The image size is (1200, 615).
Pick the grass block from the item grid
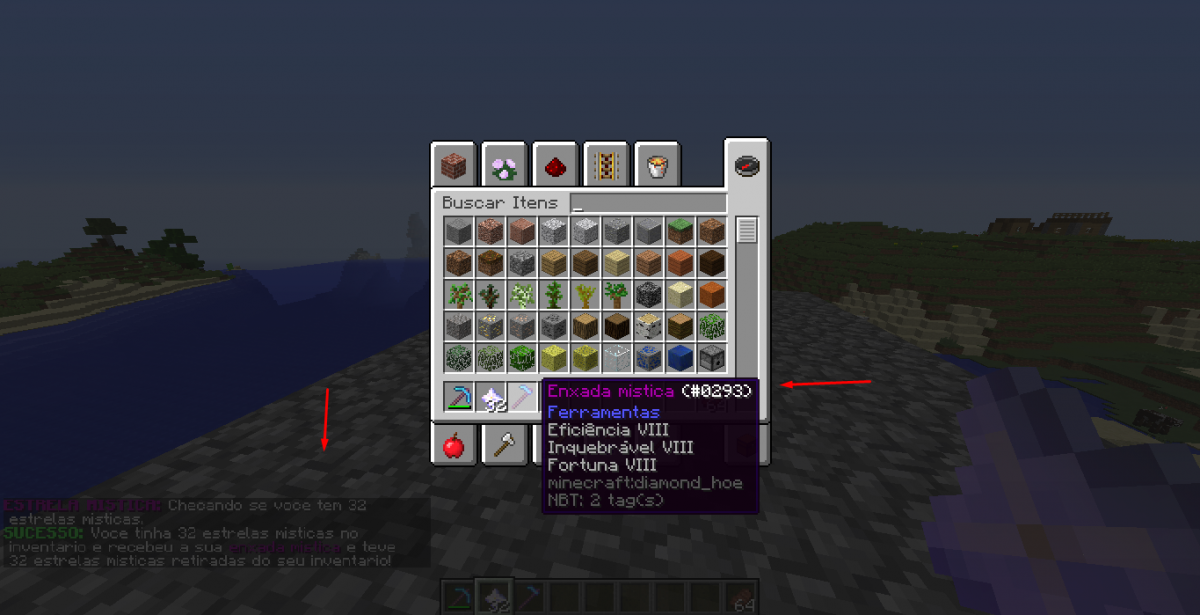[681, 232]
